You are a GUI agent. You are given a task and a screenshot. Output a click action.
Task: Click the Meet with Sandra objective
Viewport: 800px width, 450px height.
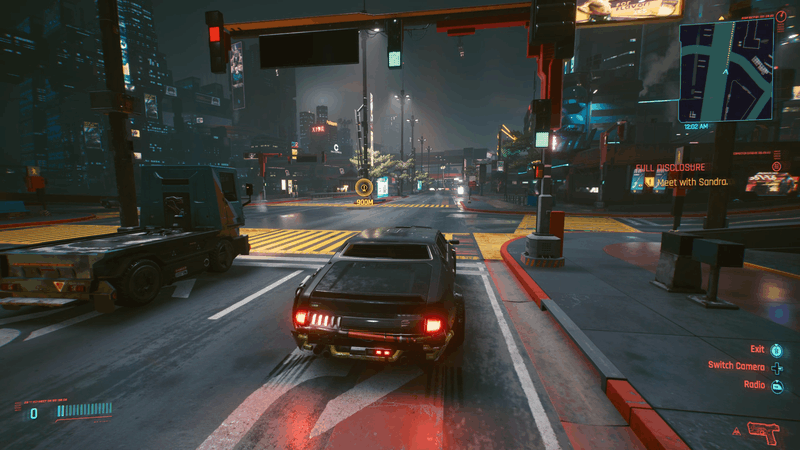tap(690, 182)
